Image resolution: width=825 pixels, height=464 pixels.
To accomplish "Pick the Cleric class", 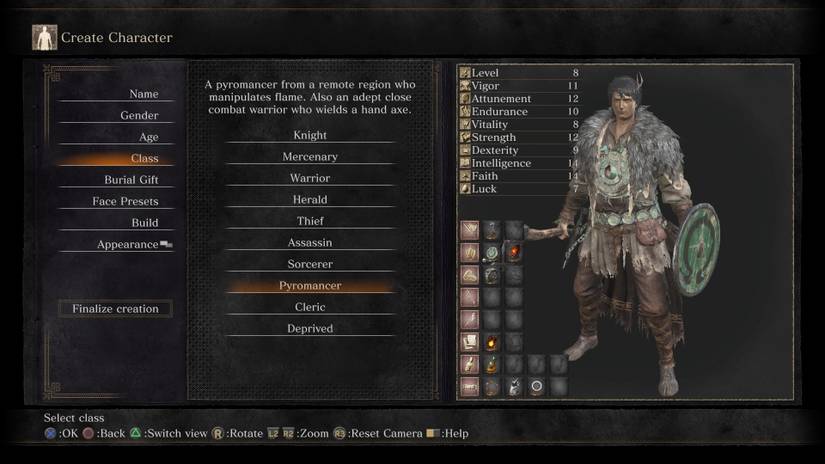I will [x=310, y=307].
